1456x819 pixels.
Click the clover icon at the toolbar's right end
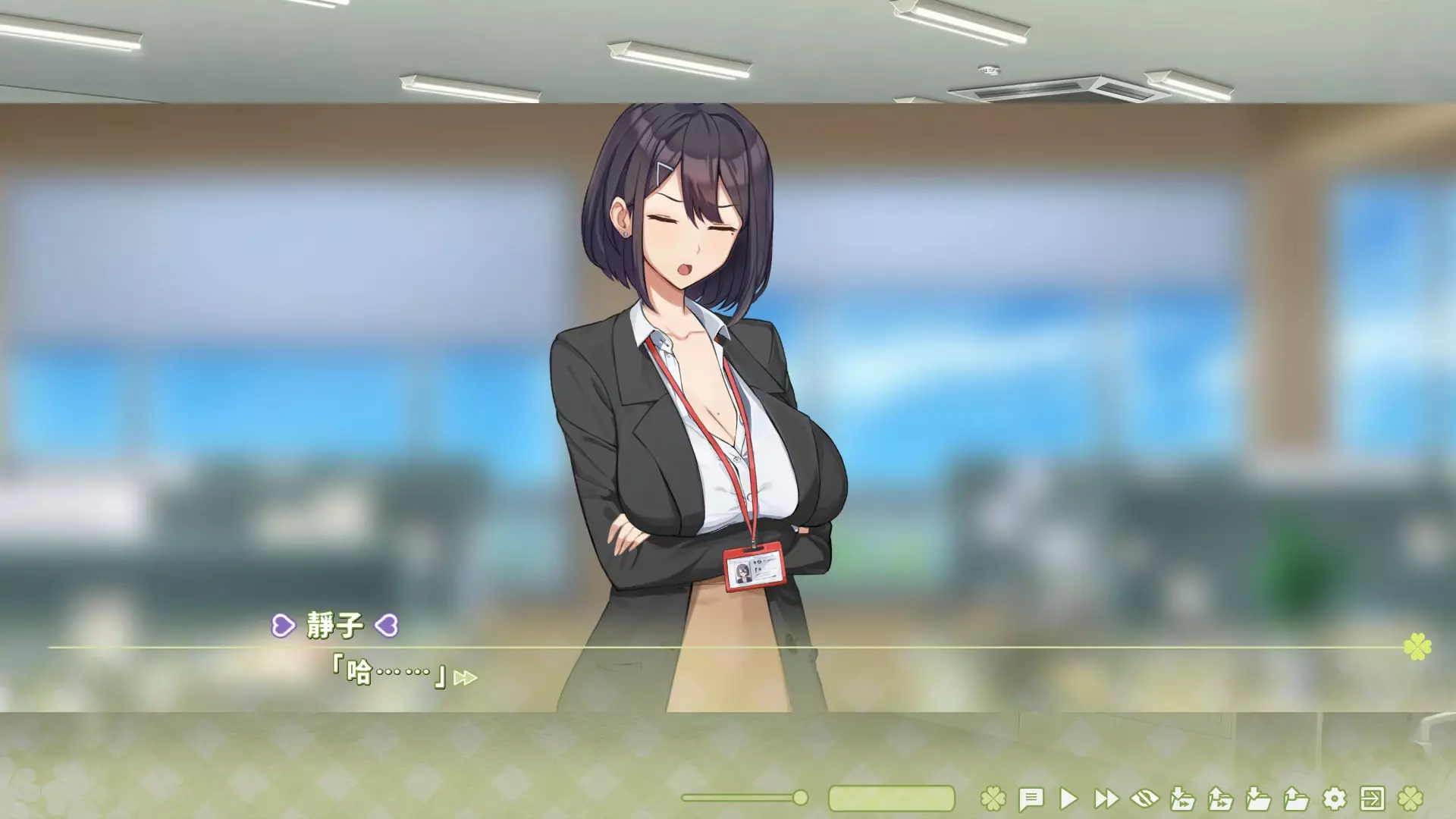[x=1410, y=799]
